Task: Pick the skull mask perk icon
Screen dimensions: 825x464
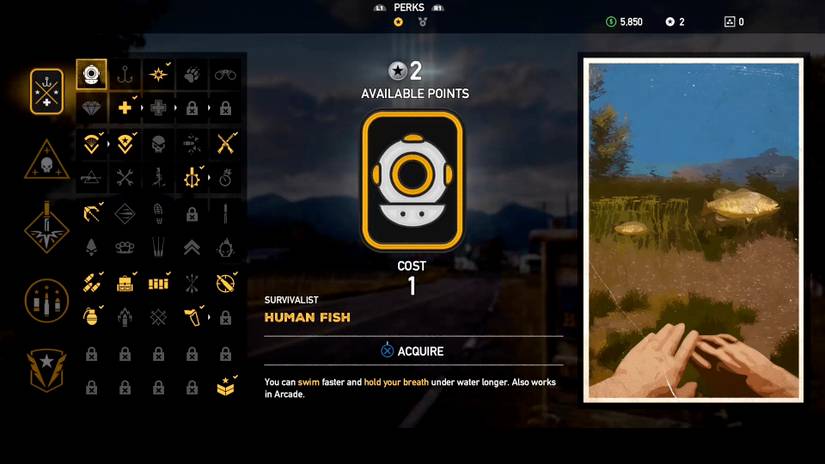Action: 159,143
